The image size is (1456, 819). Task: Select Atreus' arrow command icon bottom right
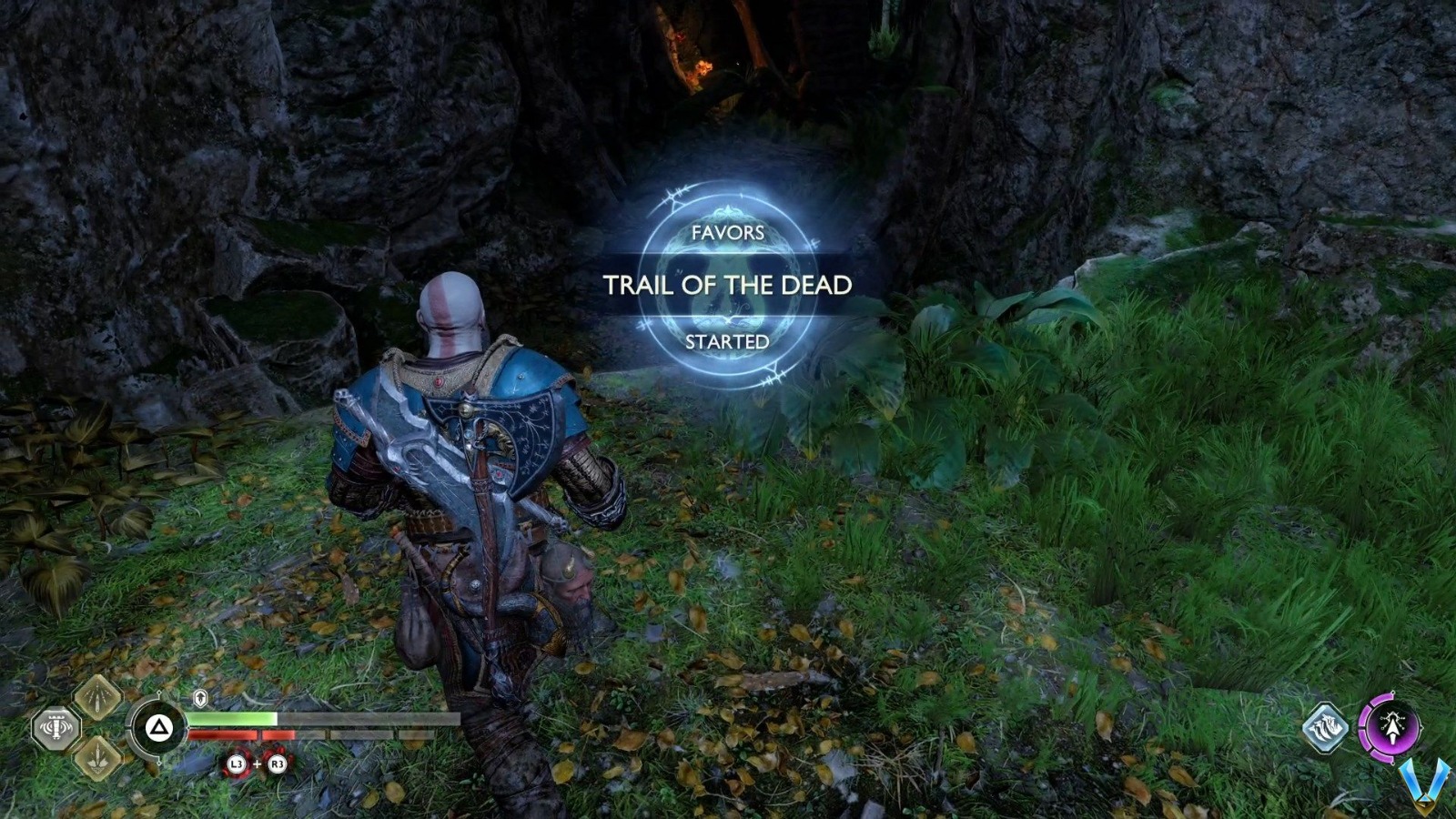click(x=1324, y=728)
